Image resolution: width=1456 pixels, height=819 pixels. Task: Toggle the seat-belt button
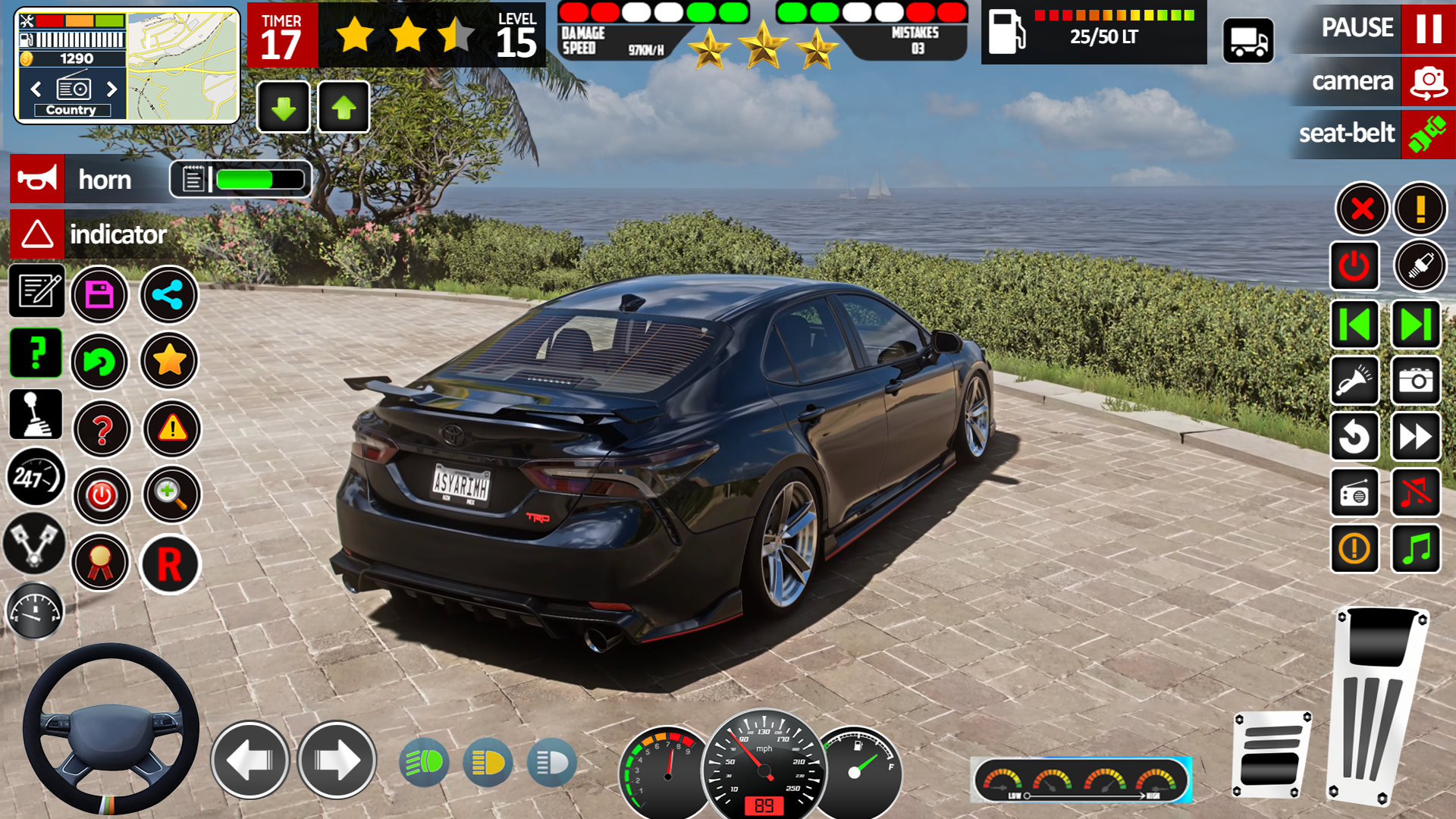pyautogui.click(x=1428, y=134)
